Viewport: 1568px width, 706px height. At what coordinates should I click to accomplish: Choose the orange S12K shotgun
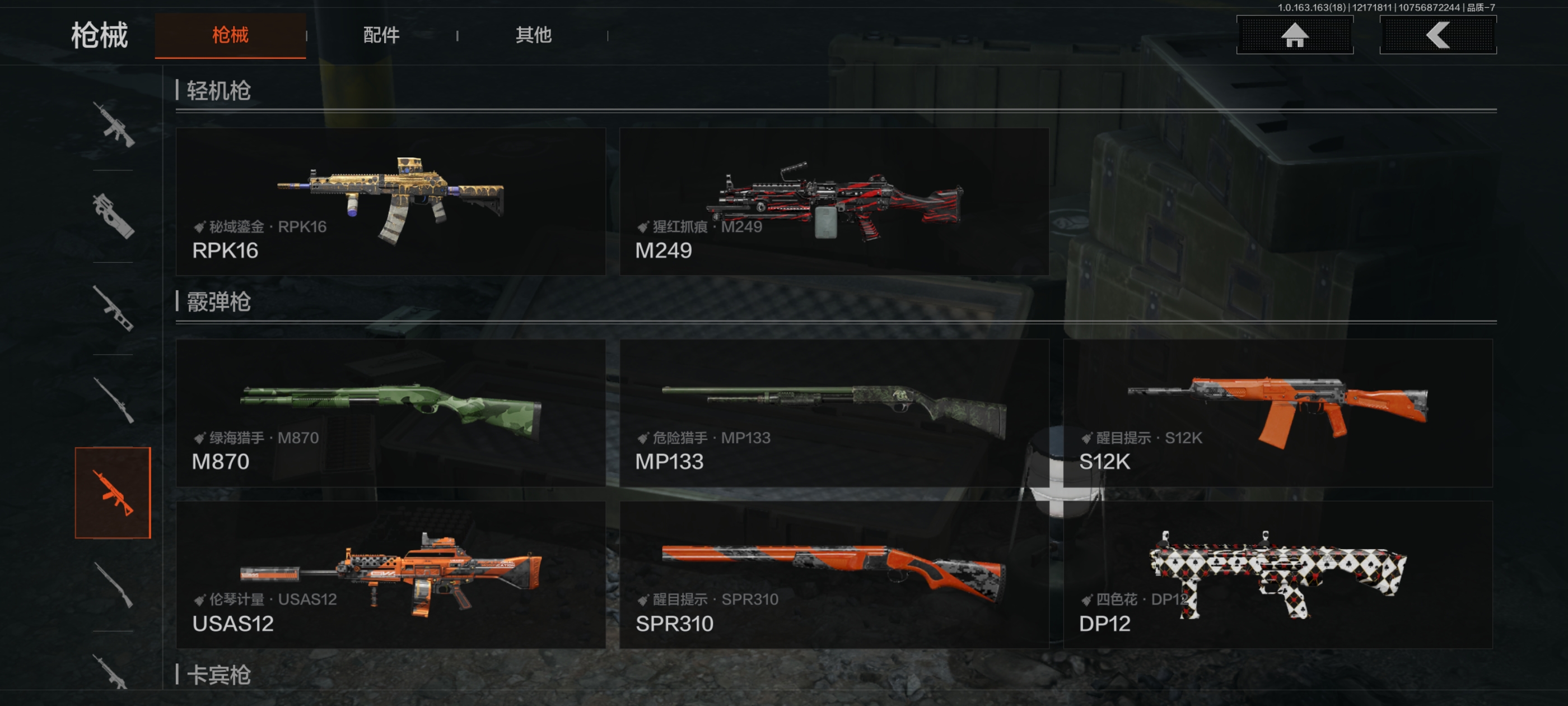(1277, 412)
